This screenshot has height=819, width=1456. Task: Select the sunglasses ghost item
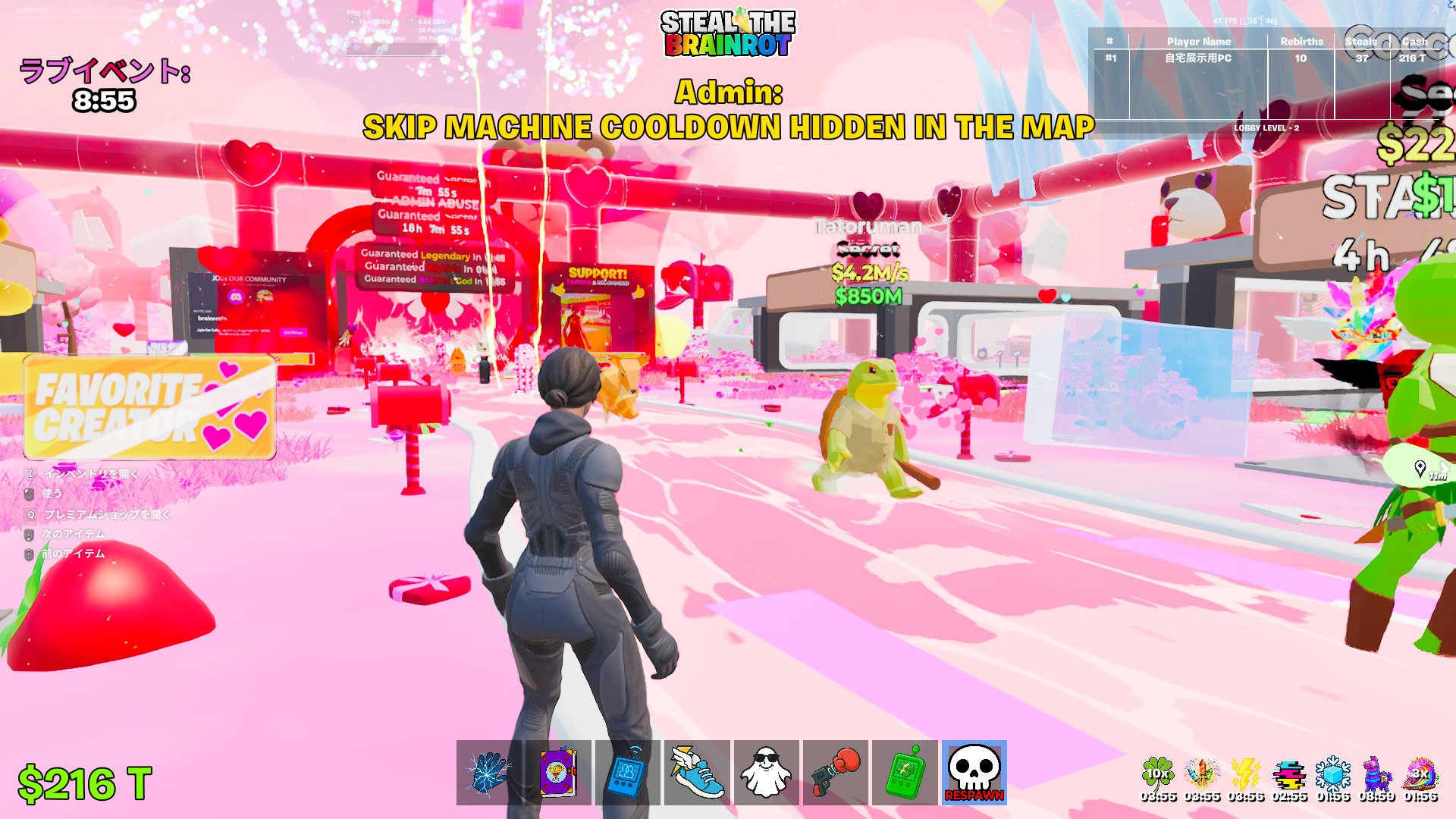coord(766,773)
